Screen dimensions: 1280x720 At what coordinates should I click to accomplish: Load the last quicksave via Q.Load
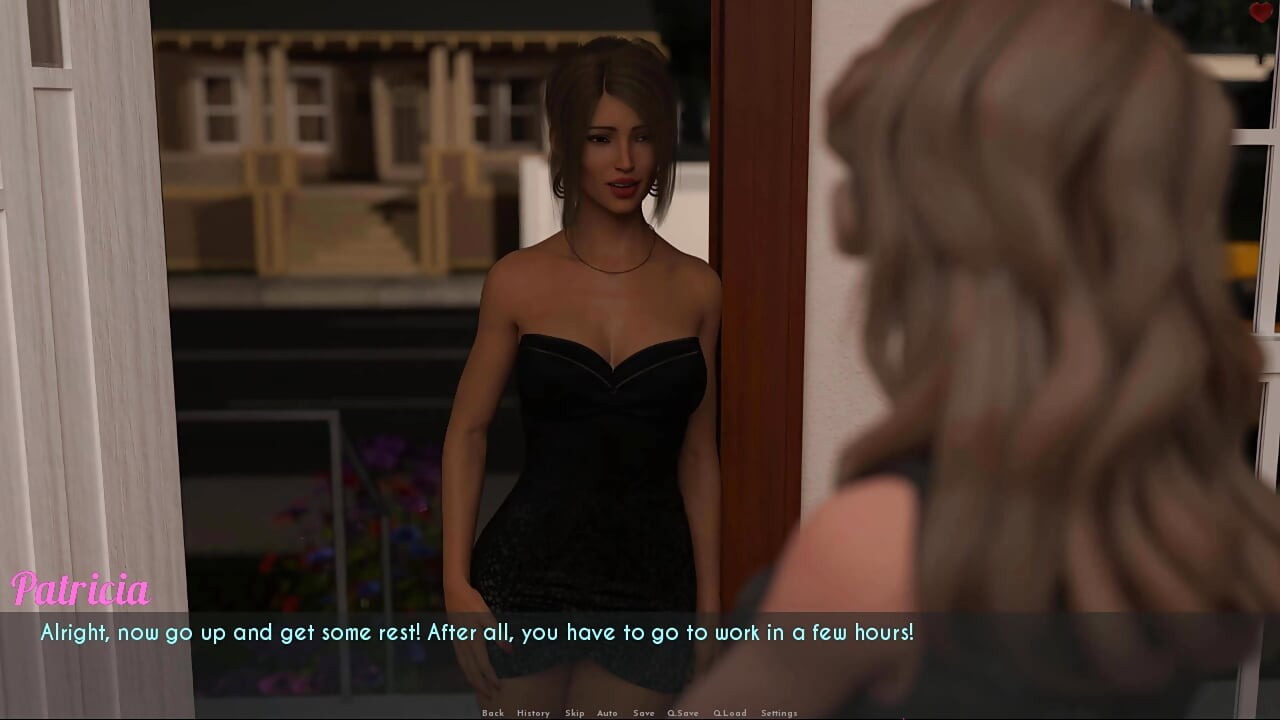click(x=730, y=713)
